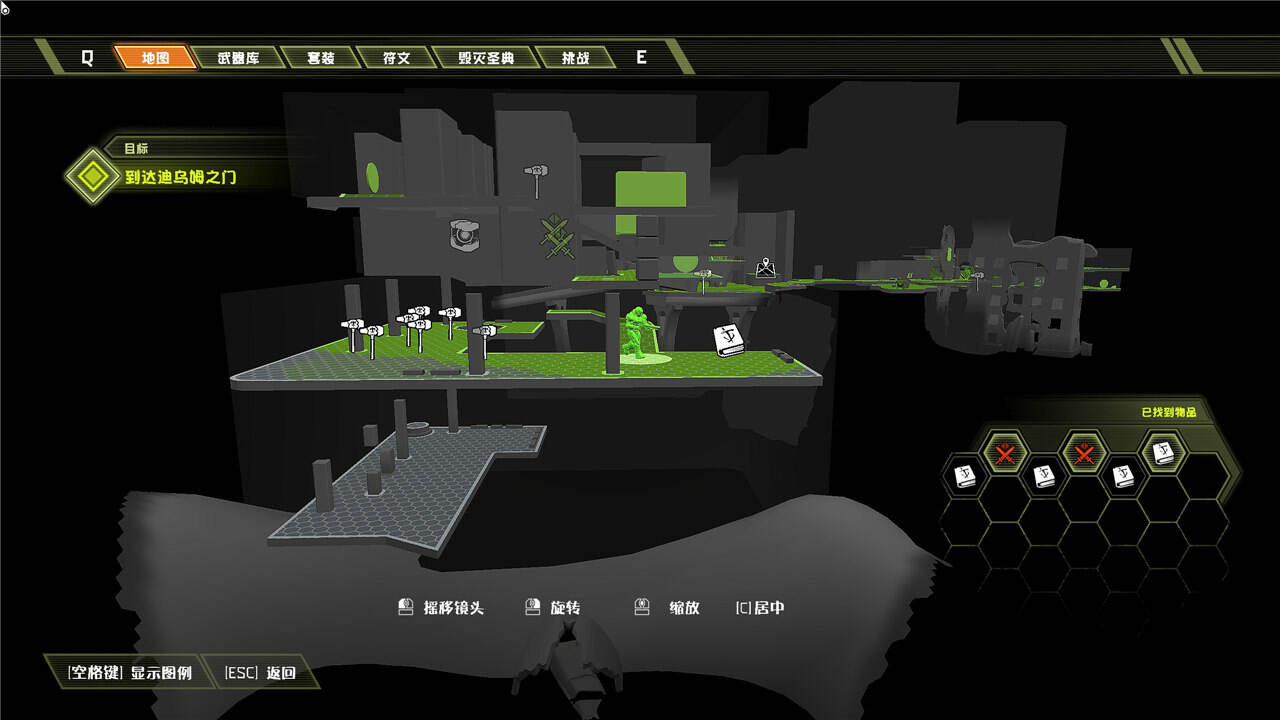Click the green Slayer player marker
The width and height of the screenshot is (1280, 720).
point(637,332)
